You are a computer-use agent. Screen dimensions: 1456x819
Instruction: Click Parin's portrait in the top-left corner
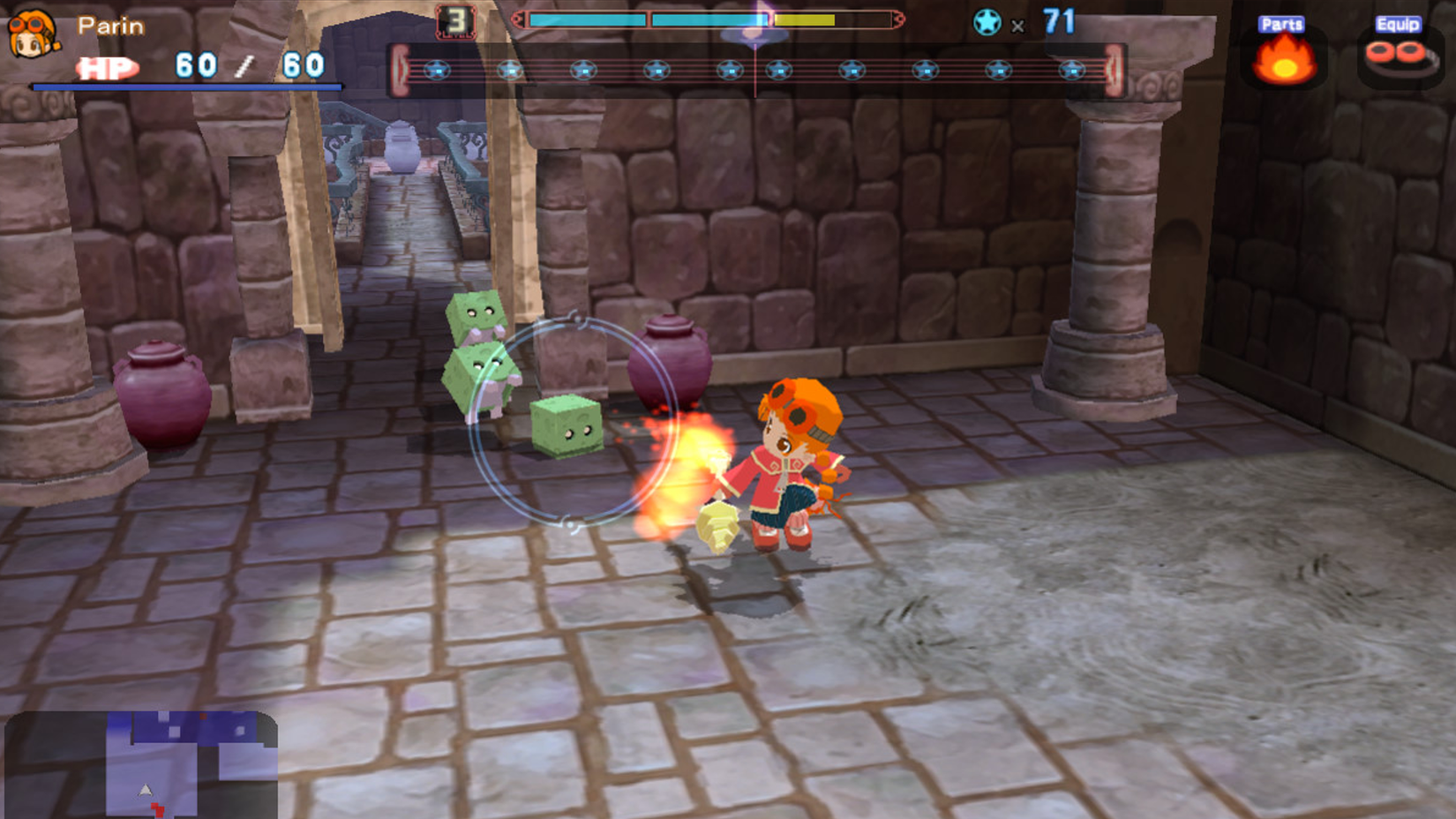point(34,35)
